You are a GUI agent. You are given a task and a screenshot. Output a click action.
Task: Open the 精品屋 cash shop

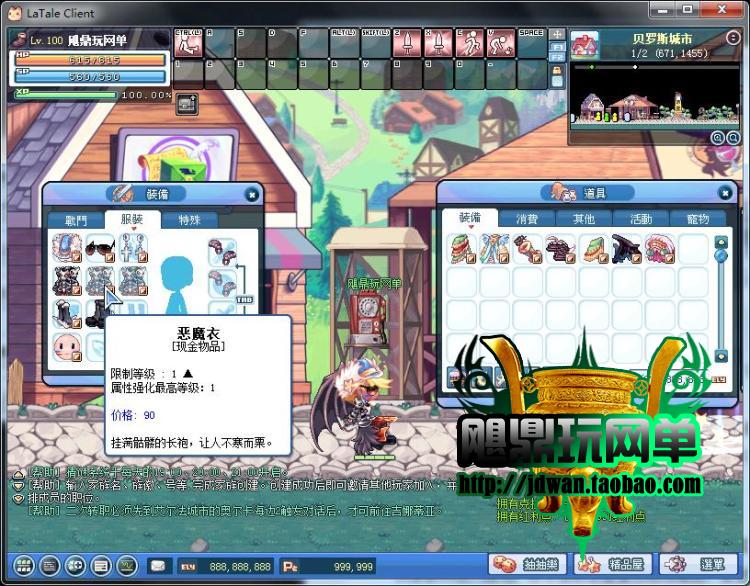(x=613, y=565)
